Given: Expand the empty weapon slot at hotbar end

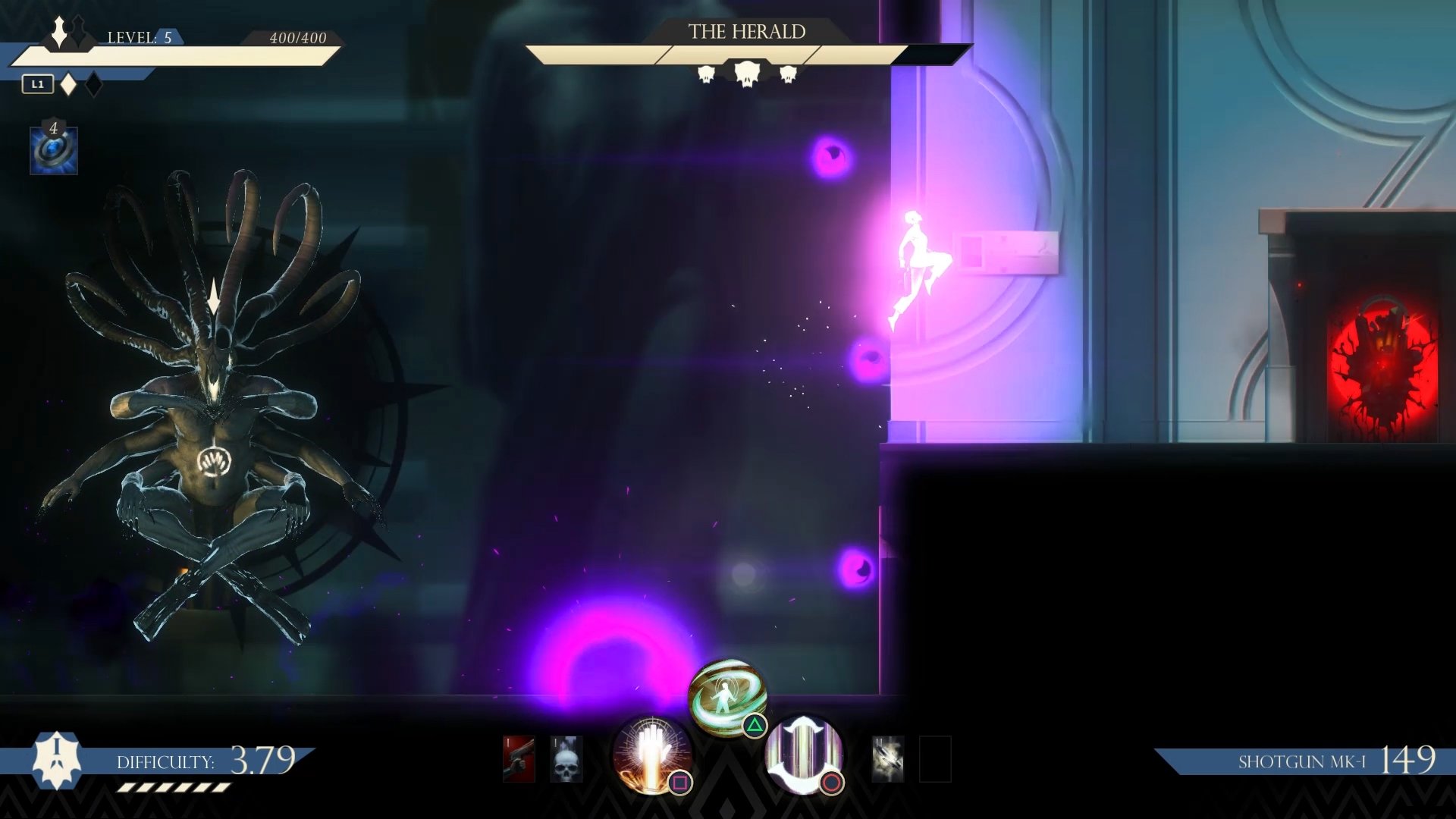Looking at the screenshot, I should 937,758.
